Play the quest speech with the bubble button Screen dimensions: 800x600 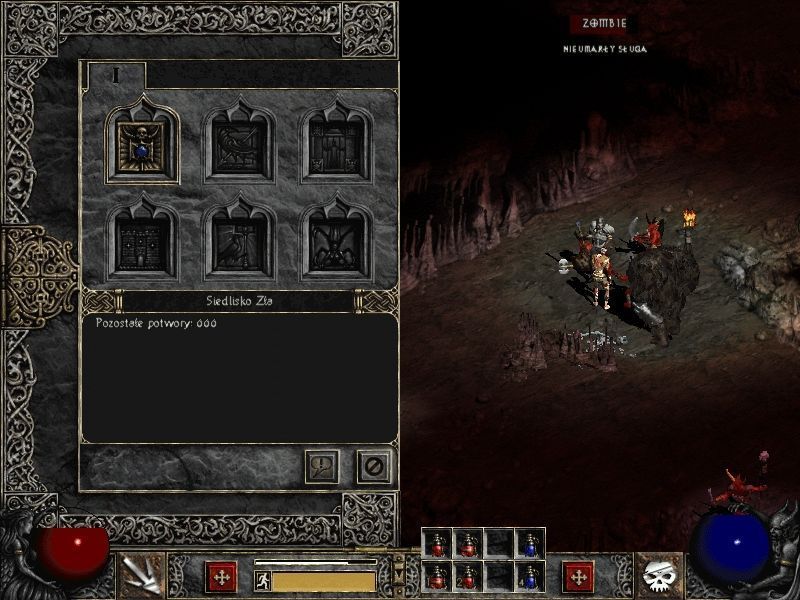[x=322, y=466]
